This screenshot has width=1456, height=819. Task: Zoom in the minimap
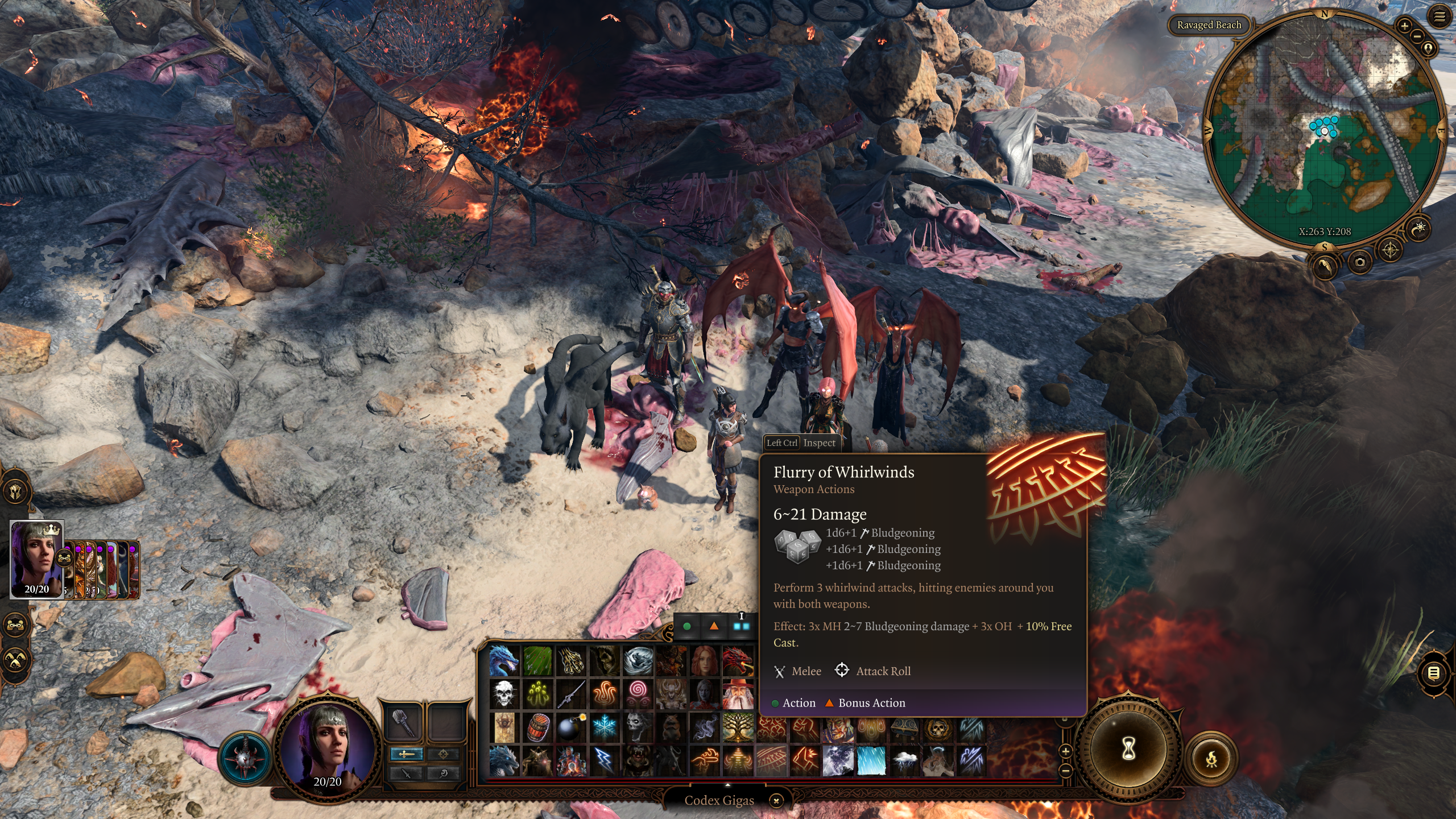1404,26
